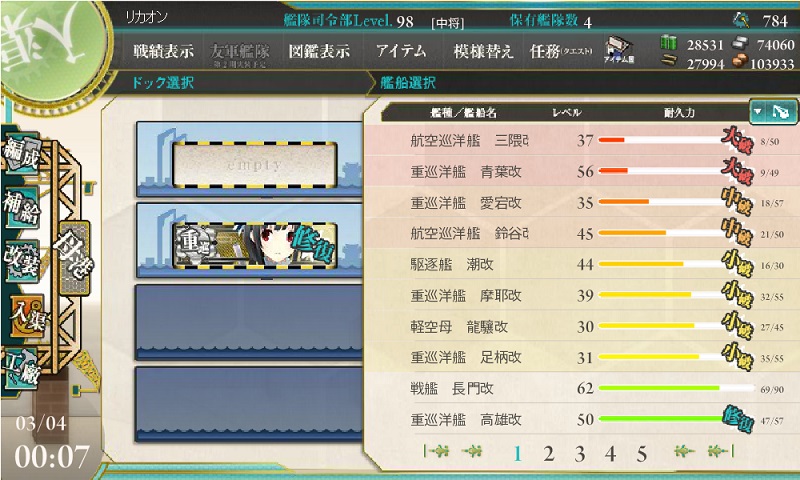Jump to page 5 of ship list

(641, 454)
